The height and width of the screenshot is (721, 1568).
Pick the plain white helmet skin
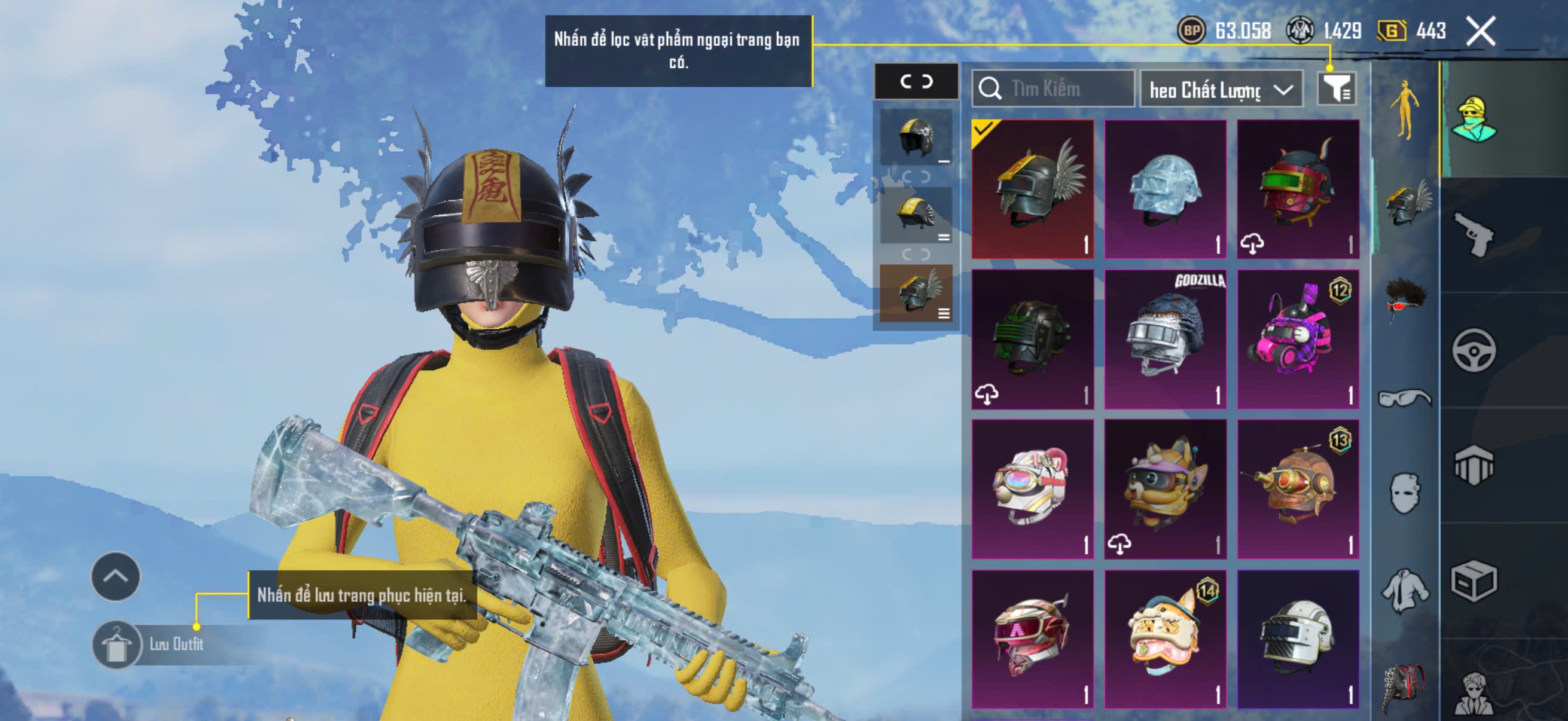[x=1298, y=639]
